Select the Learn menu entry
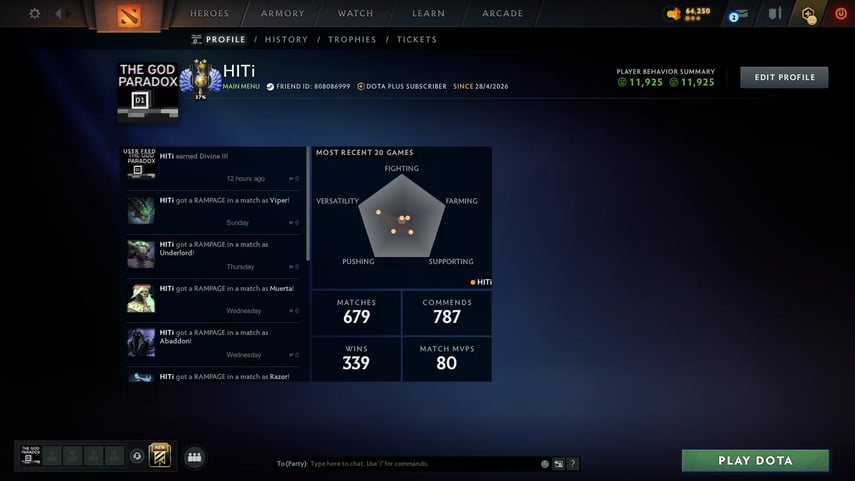This screenshot has height=481, width=855. 428,14
